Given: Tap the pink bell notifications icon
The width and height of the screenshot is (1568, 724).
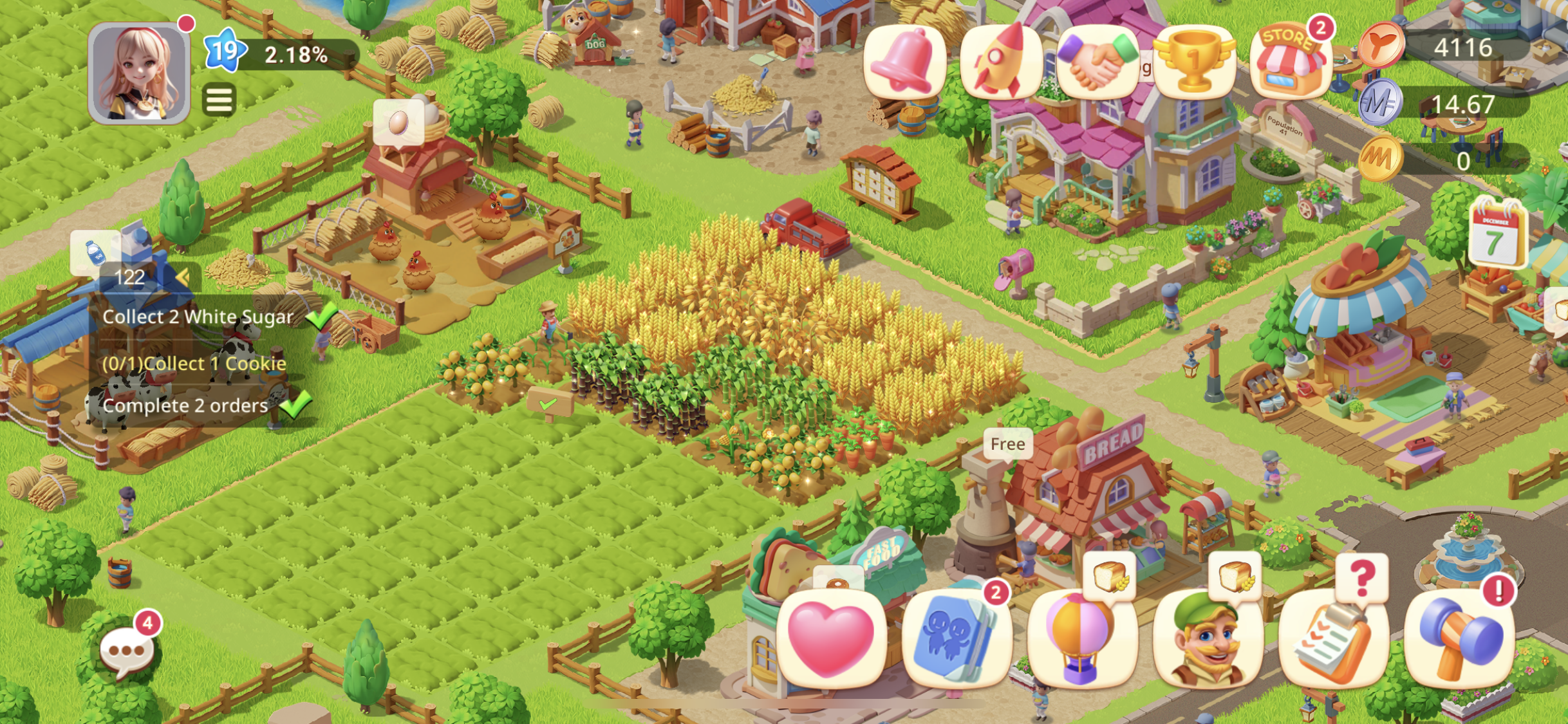Looking at the screenshot, I should click(x=904, y=62).
